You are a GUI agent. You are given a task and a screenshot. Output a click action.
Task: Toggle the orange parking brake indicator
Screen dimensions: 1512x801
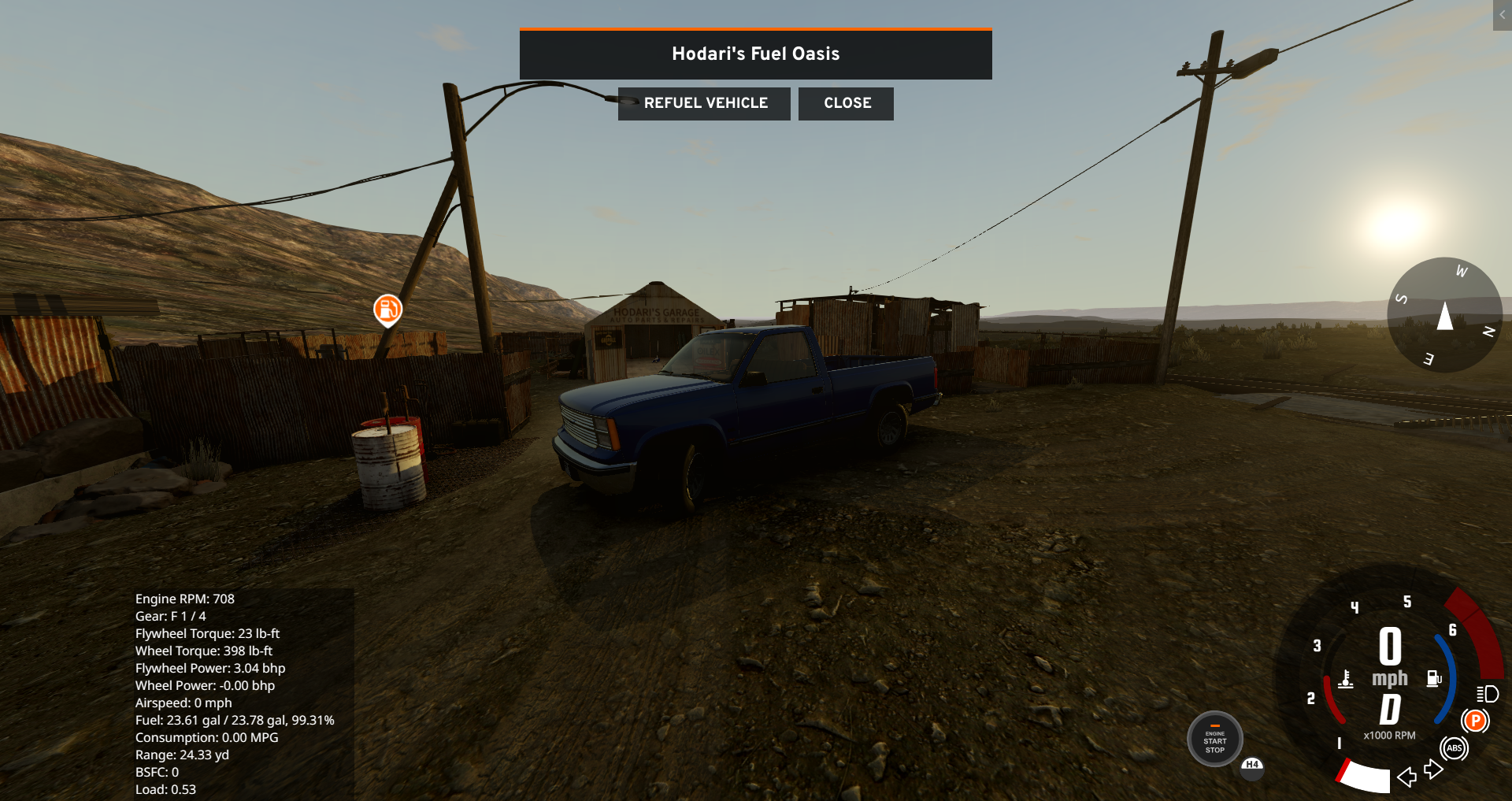(x=1475, y=720)
